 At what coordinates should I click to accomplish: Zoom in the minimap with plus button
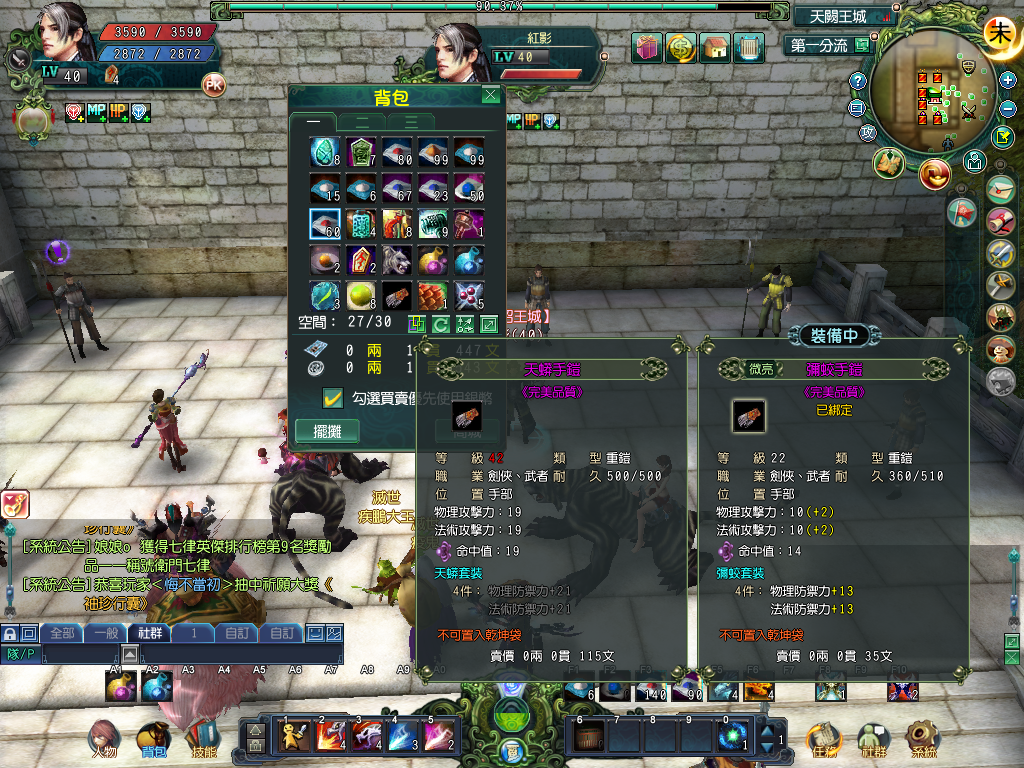1008,80
